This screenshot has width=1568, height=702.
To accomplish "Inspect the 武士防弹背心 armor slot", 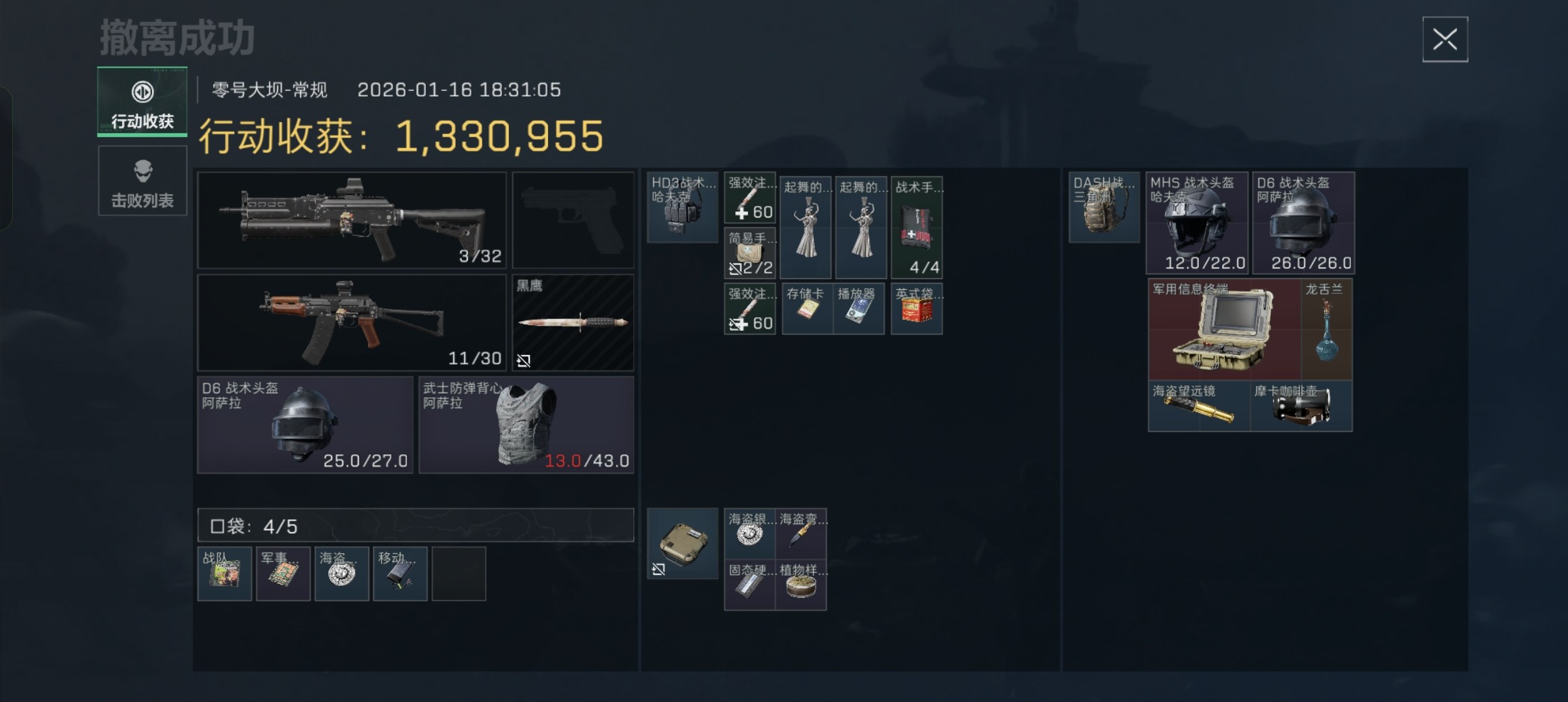I will 526,424.
